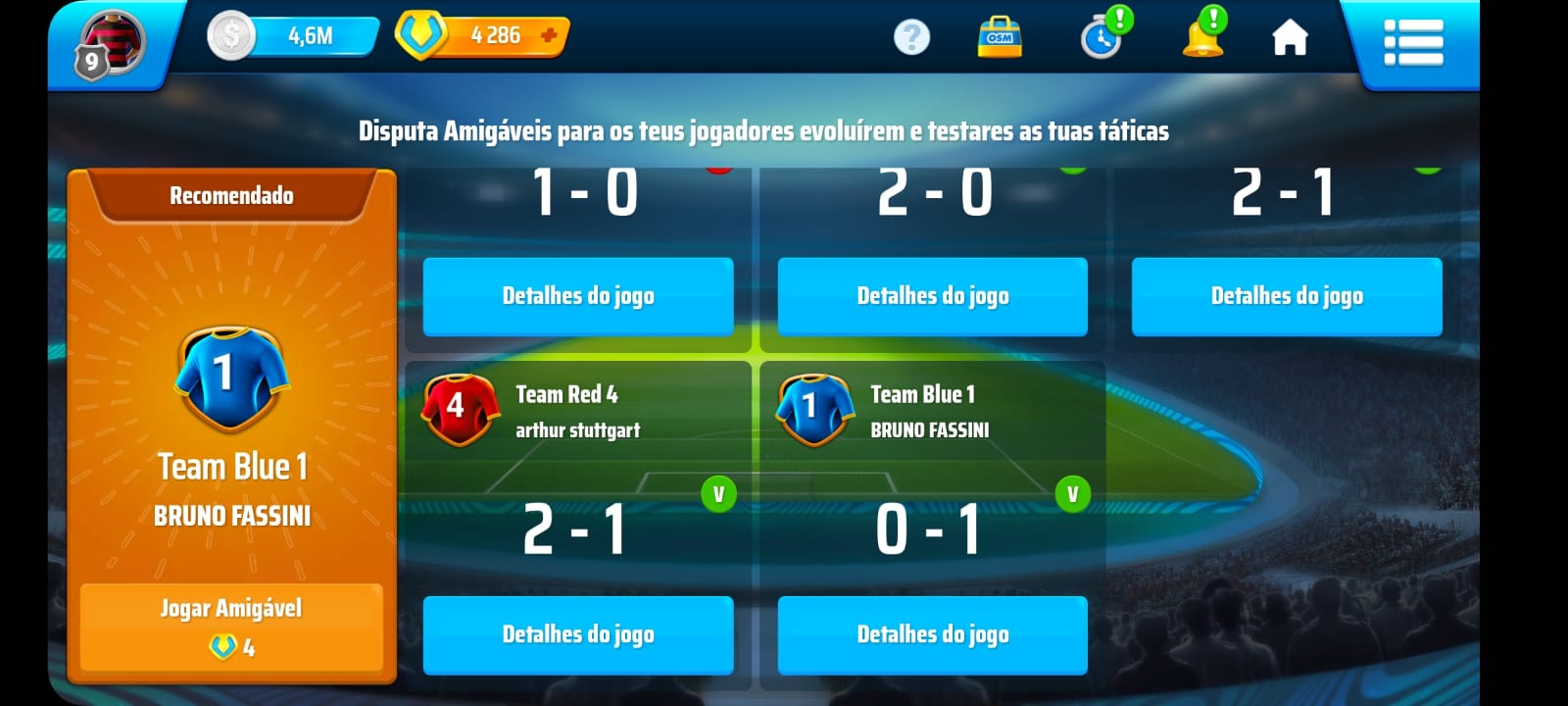View Detalhes do jogo for the 2-0 result

tap(932, 296)
